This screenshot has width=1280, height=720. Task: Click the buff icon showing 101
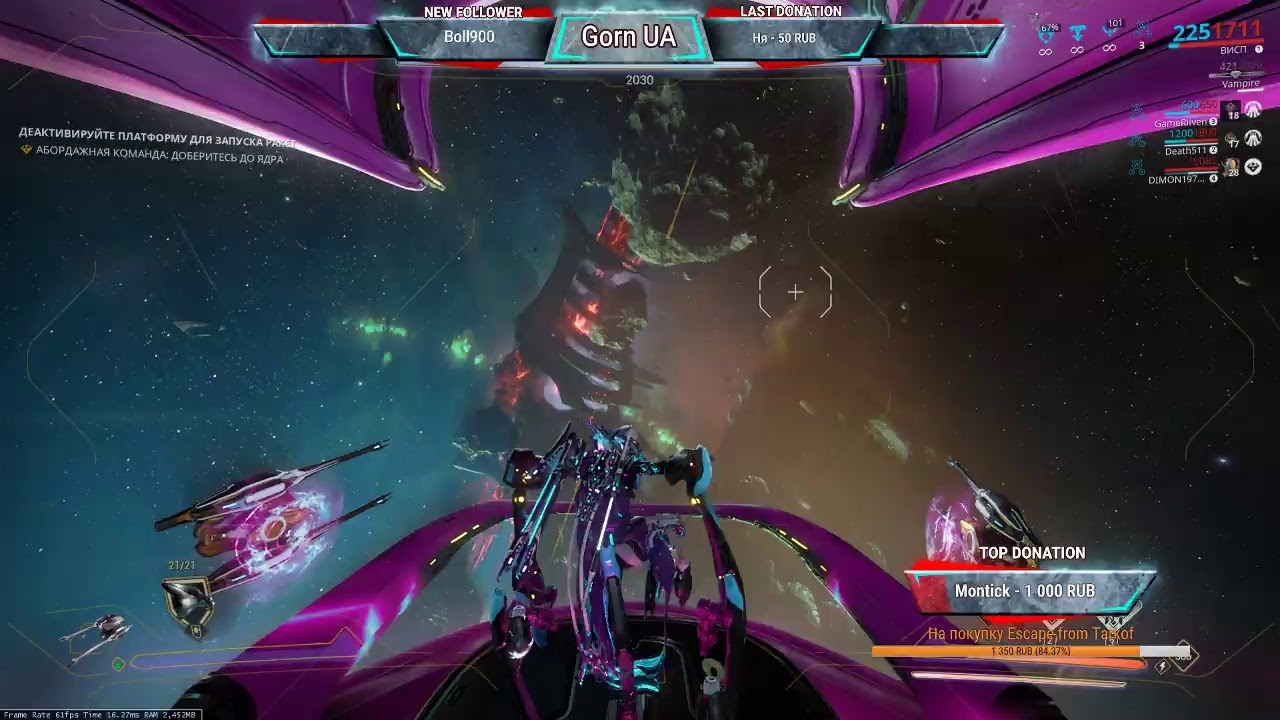point(1110,33)
